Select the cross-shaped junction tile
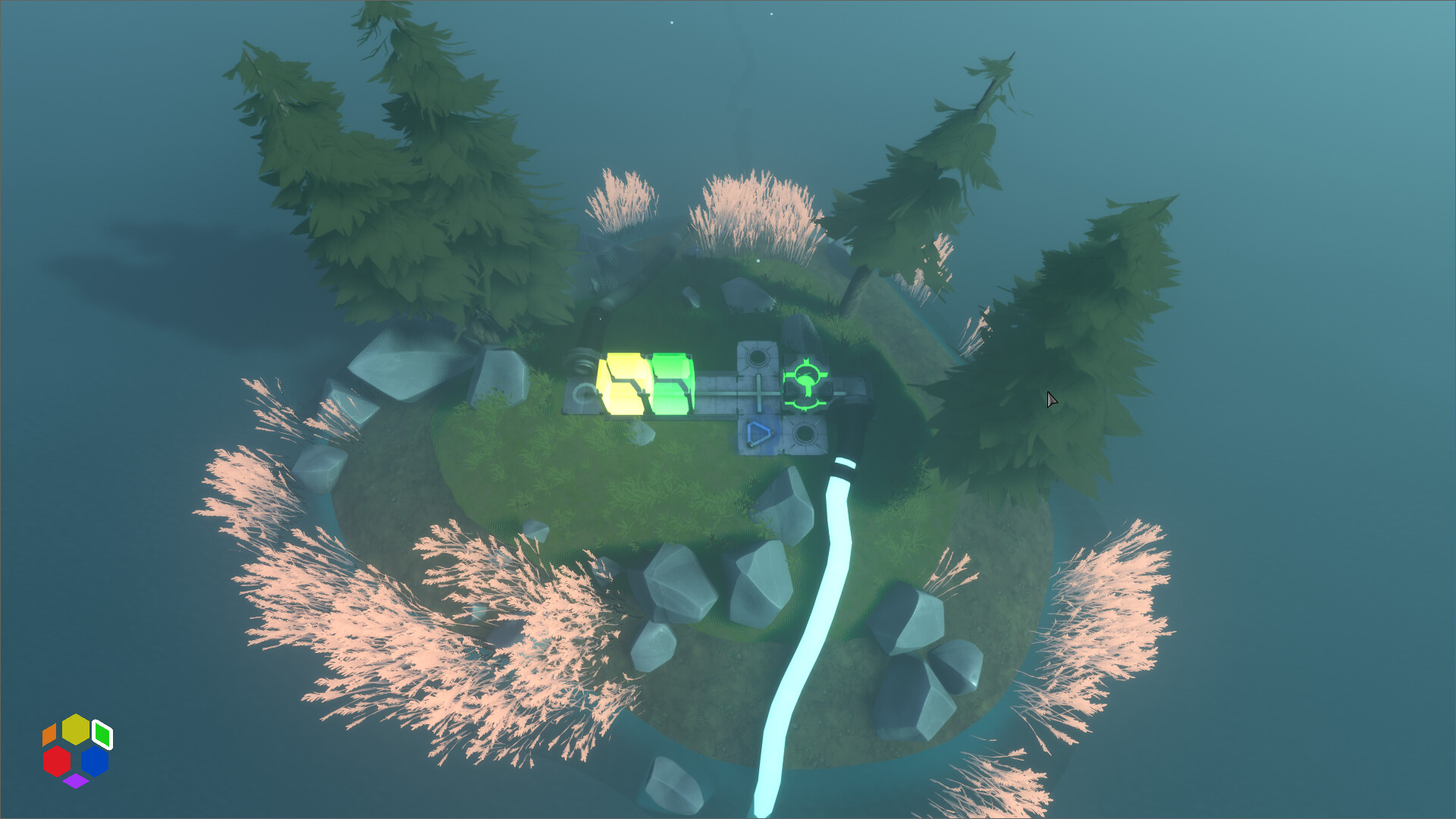 759,394
